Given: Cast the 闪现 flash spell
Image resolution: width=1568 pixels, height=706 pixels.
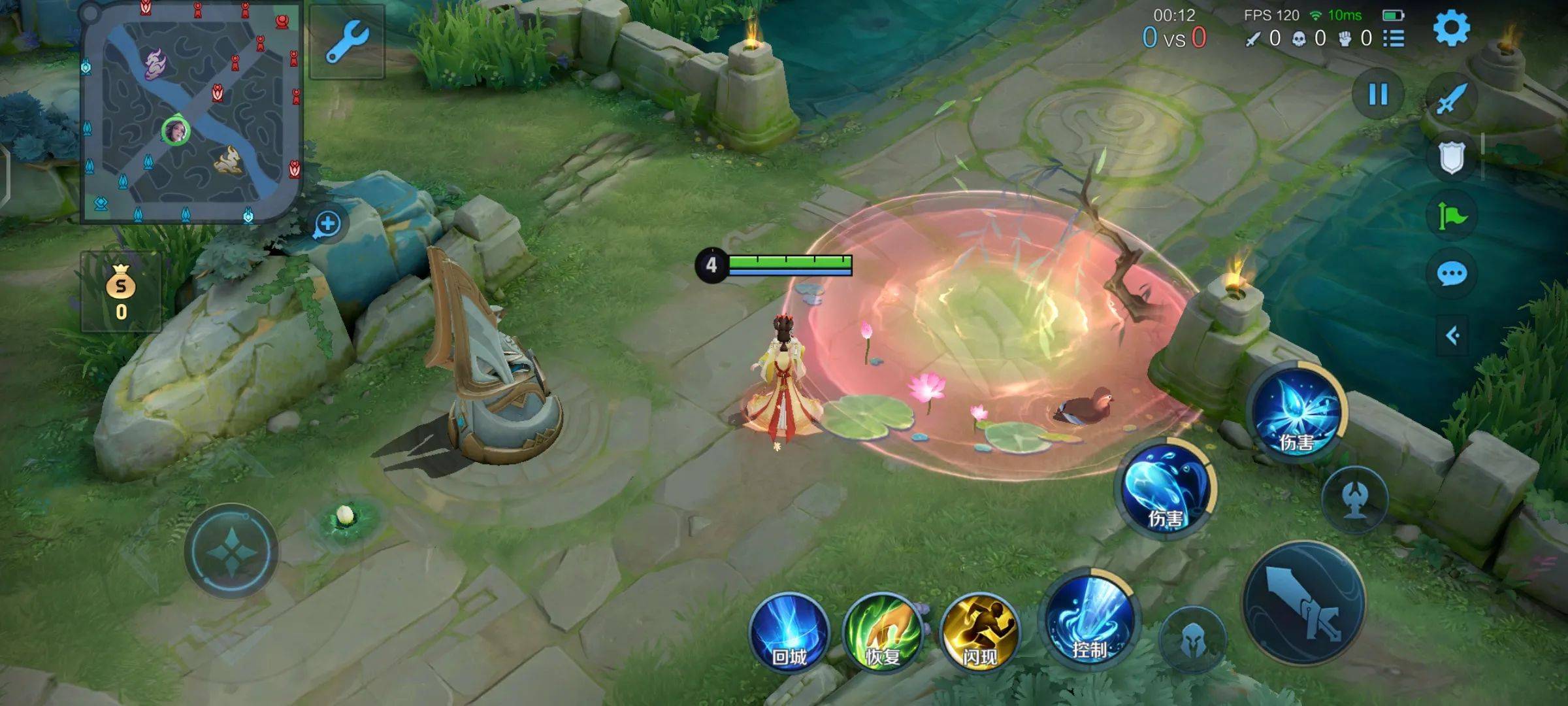Looking at the screenshot, I should coord(979,631).
